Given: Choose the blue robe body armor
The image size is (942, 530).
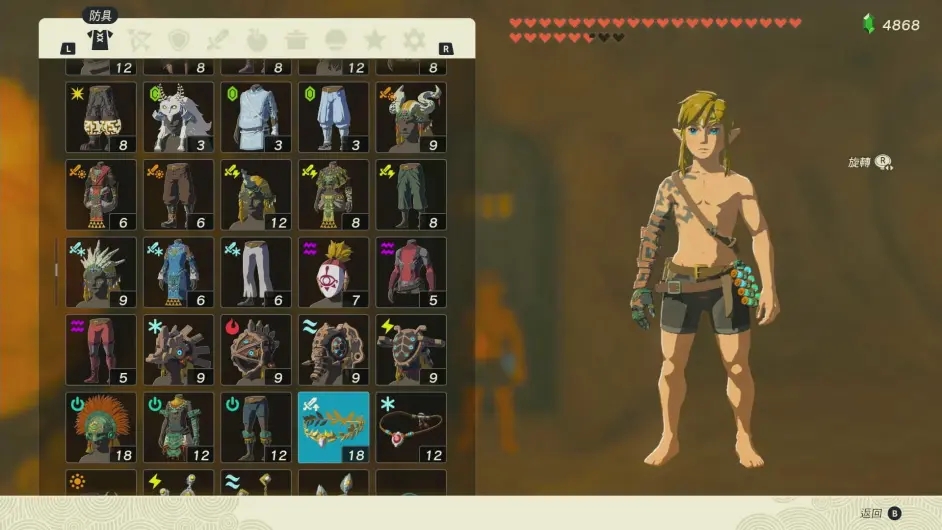Looking at the screenshot, I should click(x=178, y=272).
